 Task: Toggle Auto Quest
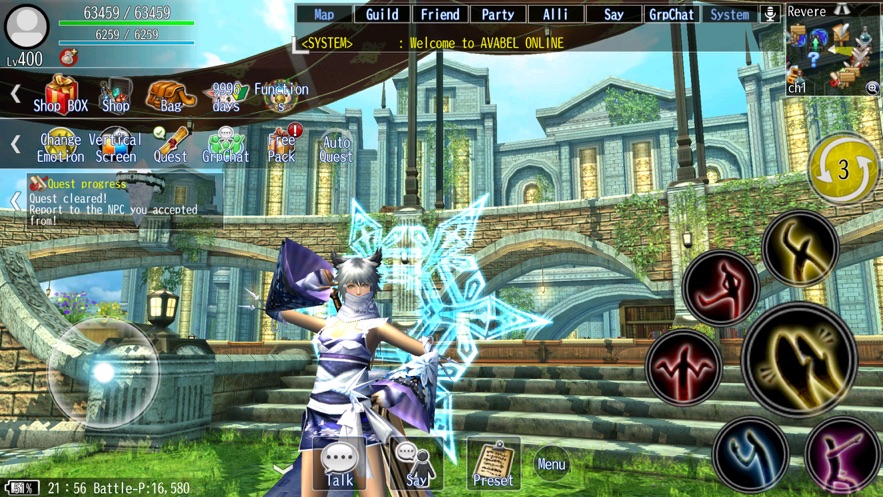point(336,148)
